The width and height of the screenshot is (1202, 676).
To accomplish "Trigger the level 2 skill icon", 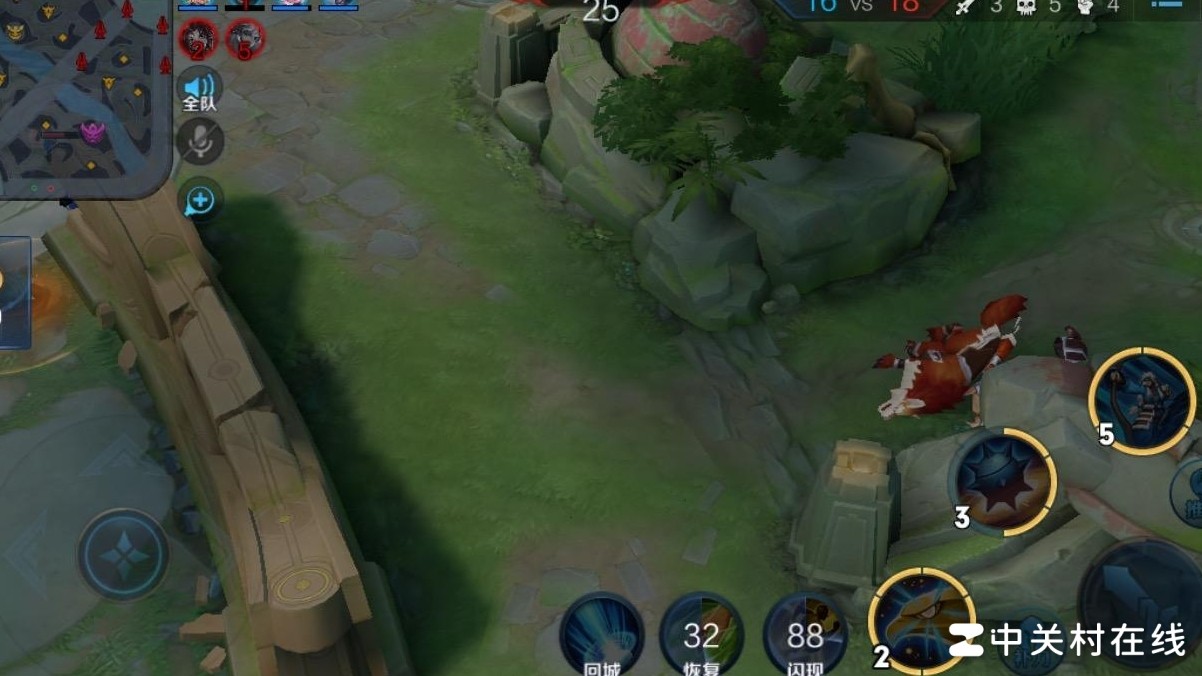I will point(921,620).
